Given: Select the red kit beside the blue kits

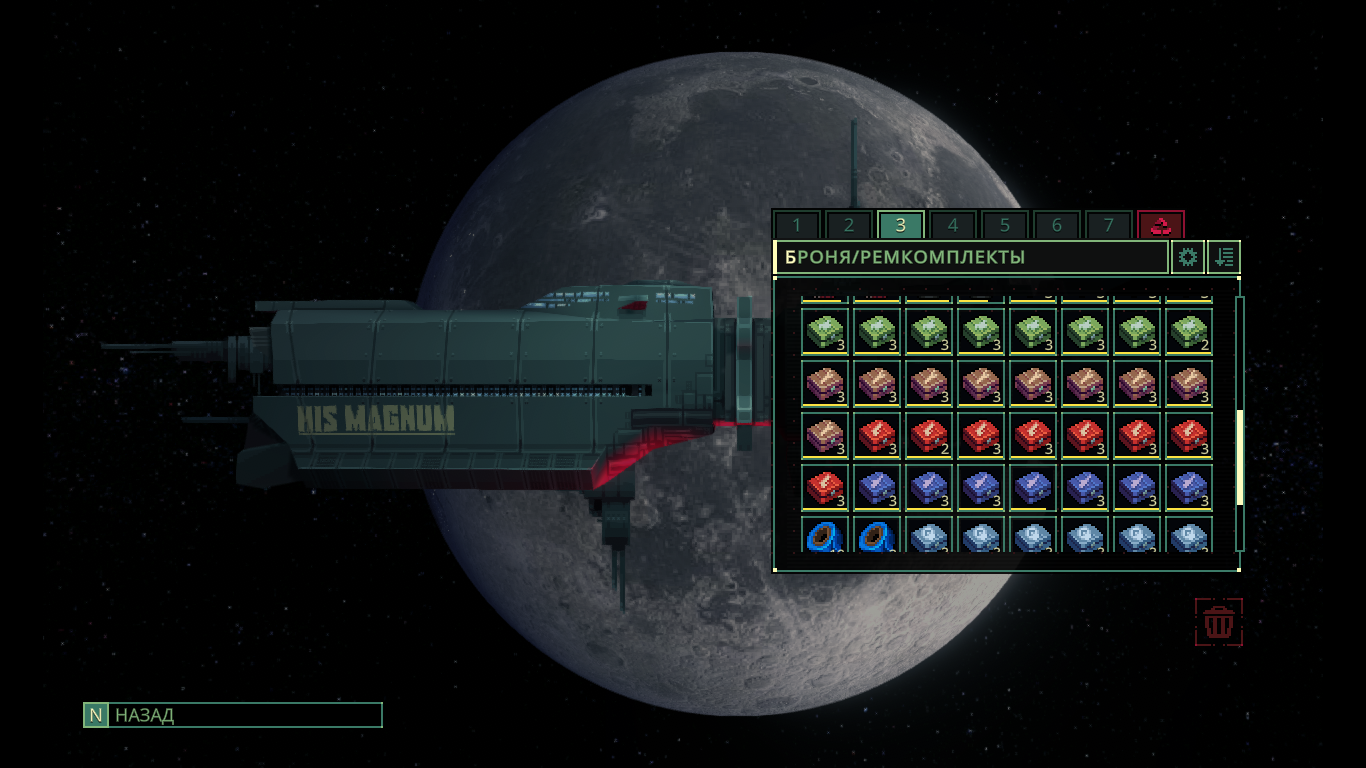Looking at the screenshot, I should point(825,488).
